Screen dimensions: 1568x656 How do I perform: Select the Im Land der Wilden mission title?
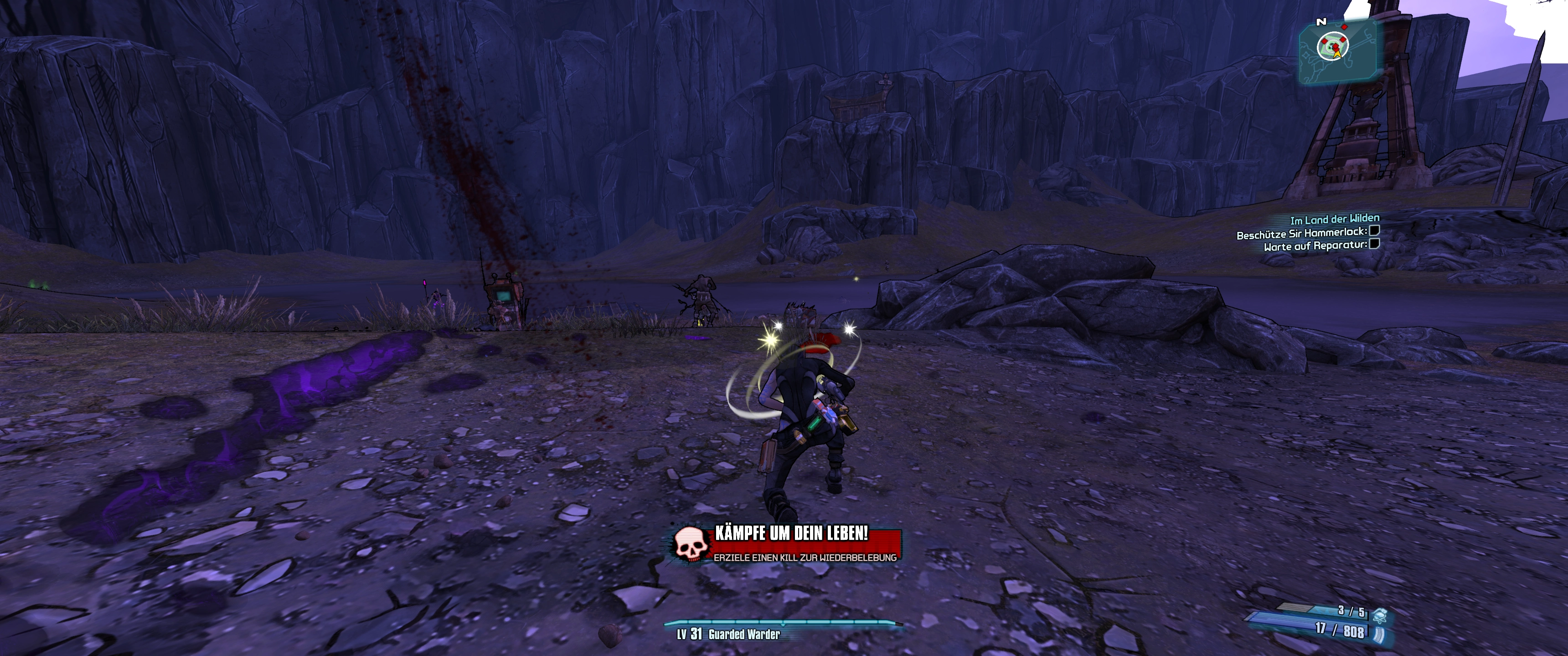1334,219
